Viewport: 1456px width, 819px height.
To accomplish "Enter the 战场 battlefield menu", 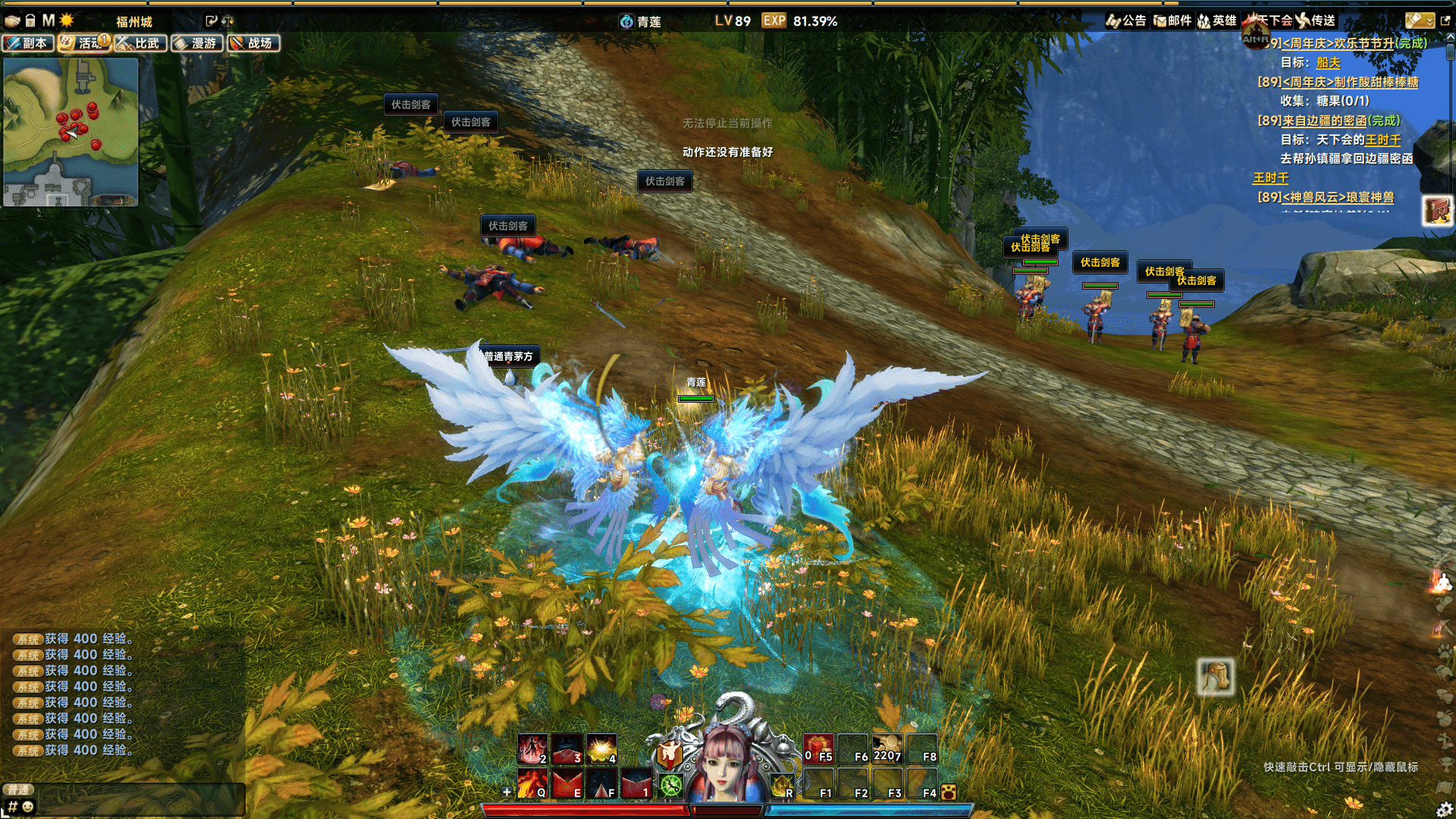I will (253, 43).
